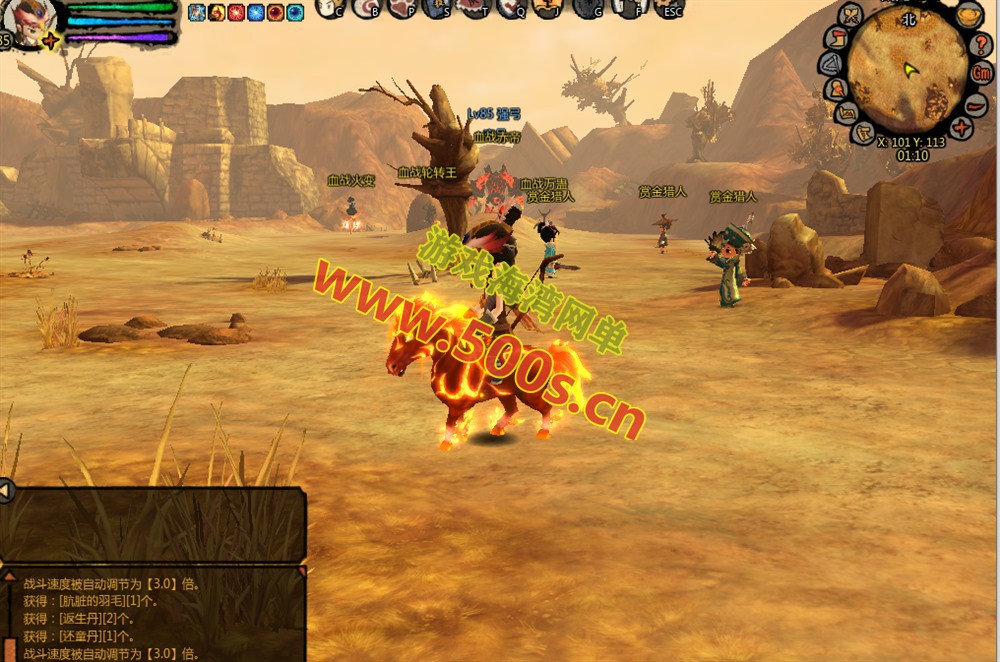Open the menu button labeled T
Viewport: 1000px width, 662px height.
coord(474,9)
